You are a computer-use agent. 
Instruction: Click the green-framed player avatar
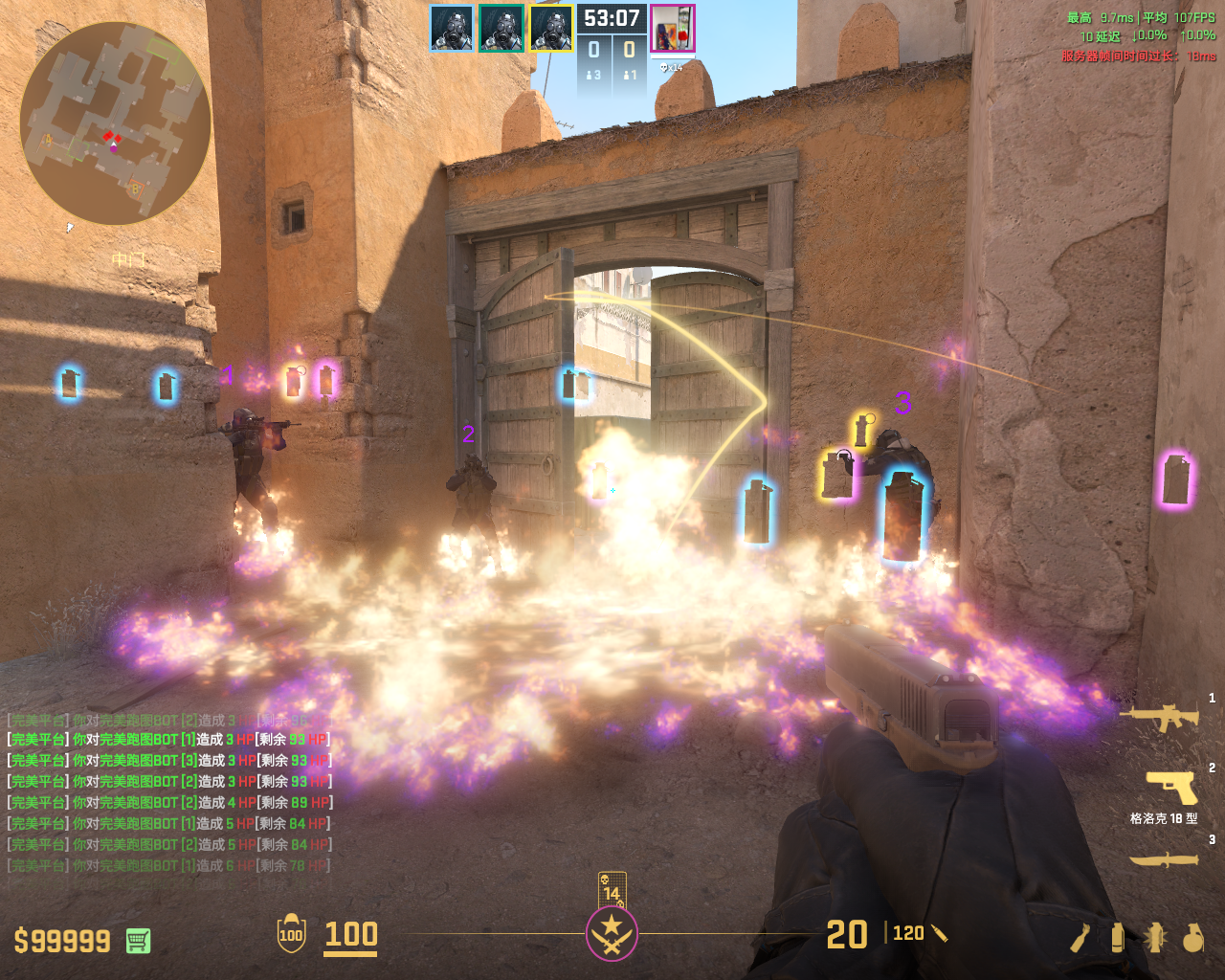pos(501,28)
